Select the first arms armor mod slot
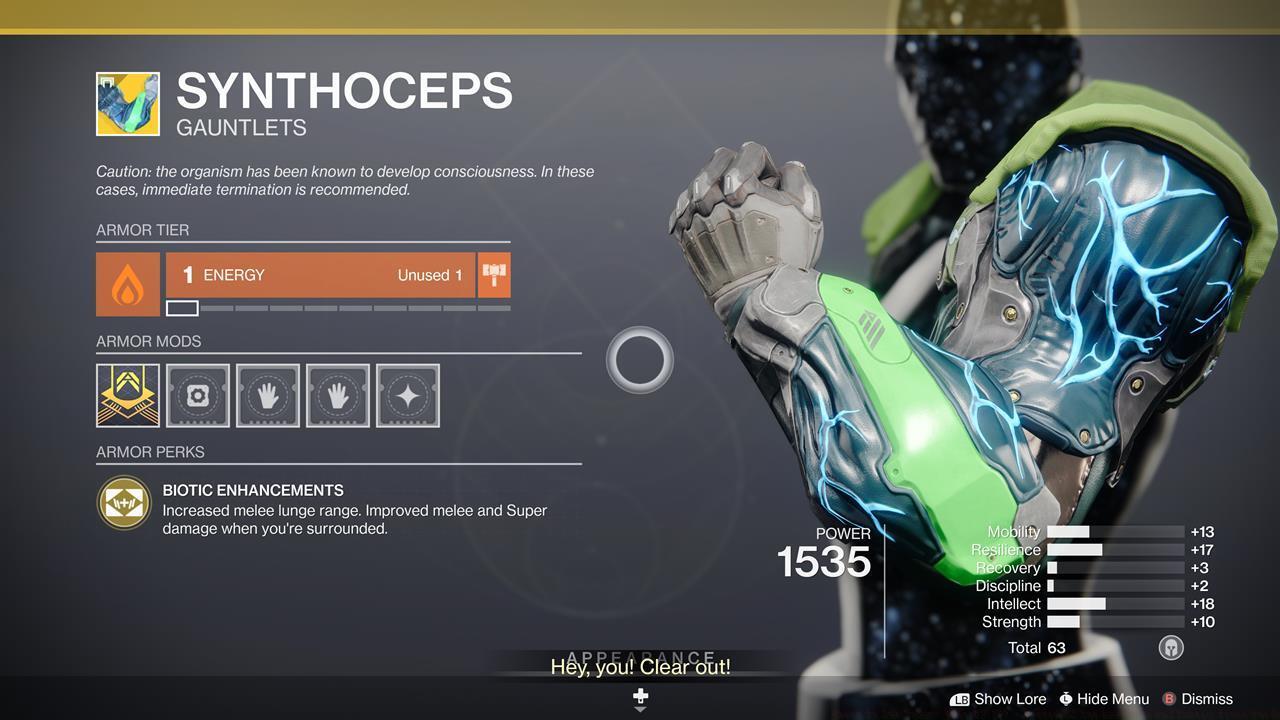1280x720 pixels. click(267, 395)
